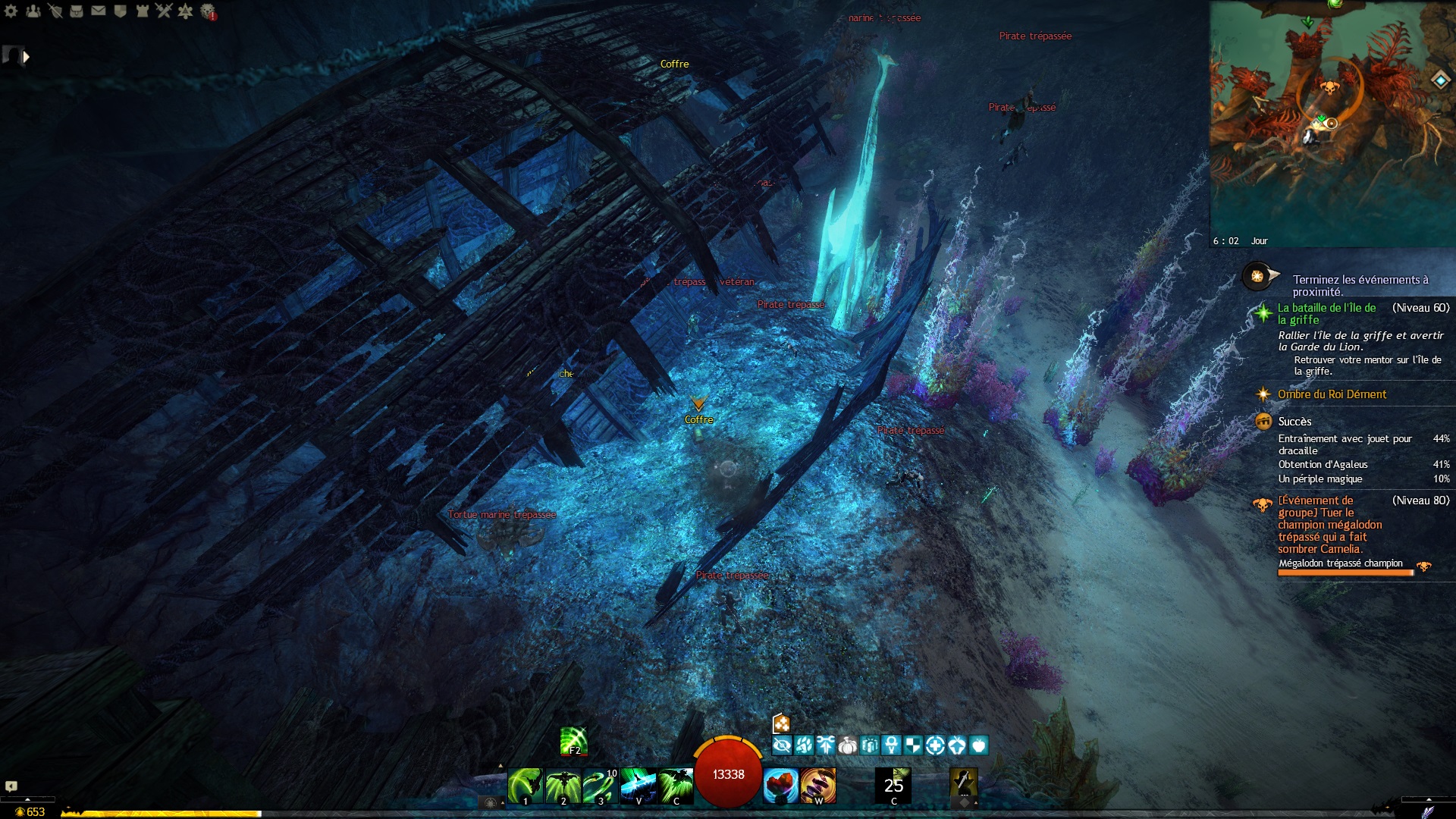Open the mail envelope icon
This screenshot has height=819, width=1456.
[99, 11]
